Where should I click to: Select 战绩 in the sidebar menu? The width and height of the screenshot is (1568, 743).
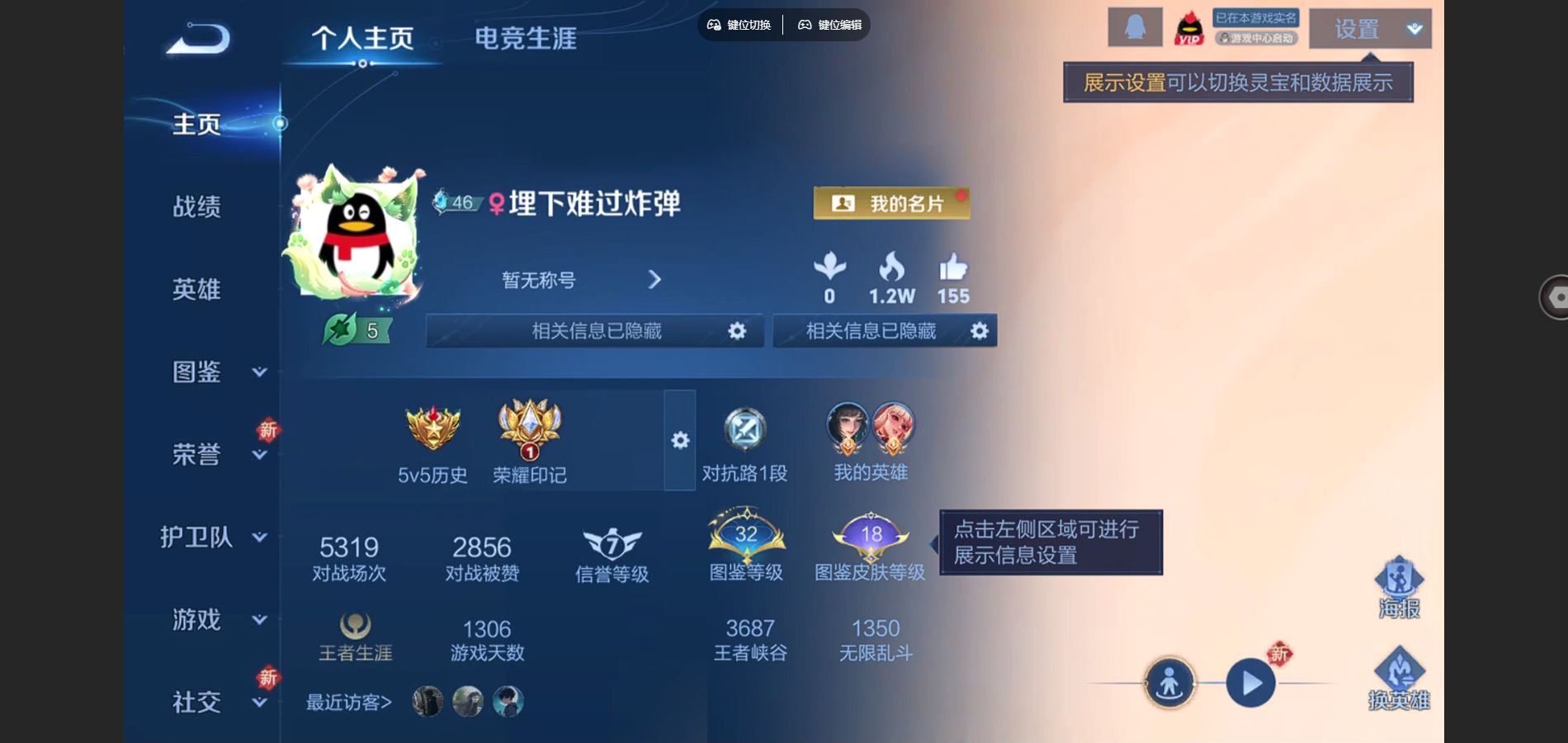[x=196, y=208]
